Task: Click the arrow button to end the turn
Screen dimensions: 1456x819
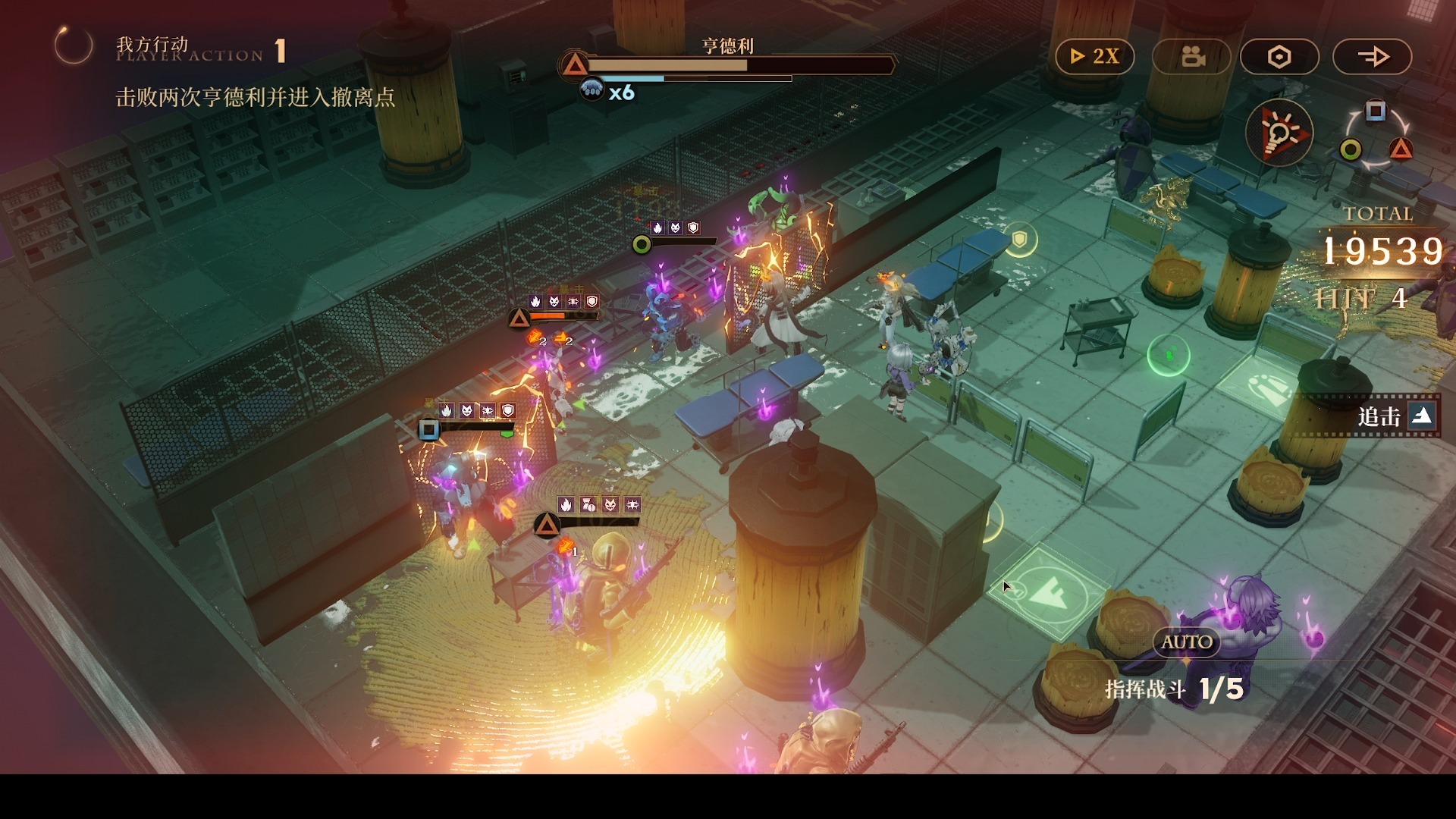Action: [1372, 57]
